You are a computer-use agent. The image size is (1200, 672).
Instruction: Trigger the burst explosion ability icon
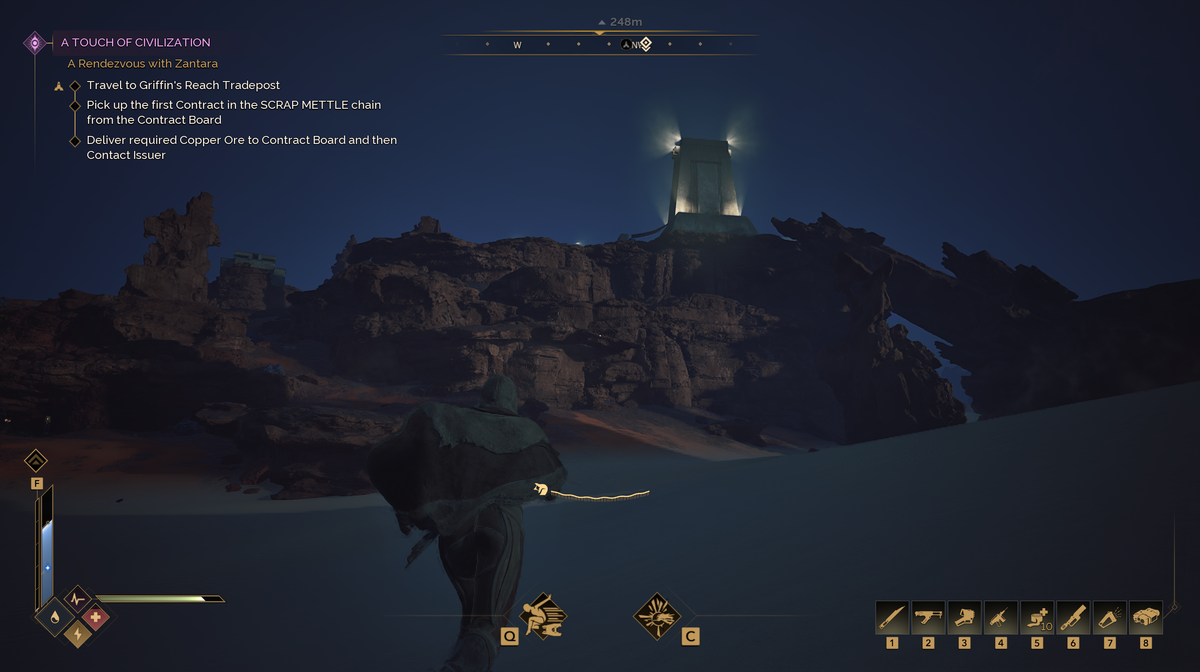click(x=657, y=616)
